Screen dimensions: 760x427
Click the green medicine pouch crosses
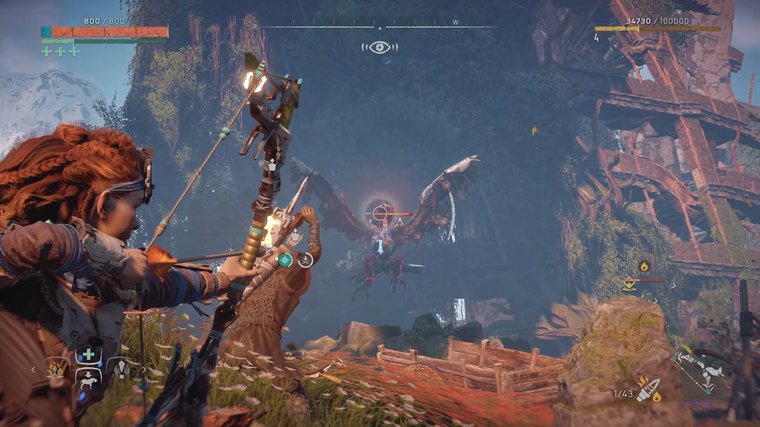[x=60, y=50]
